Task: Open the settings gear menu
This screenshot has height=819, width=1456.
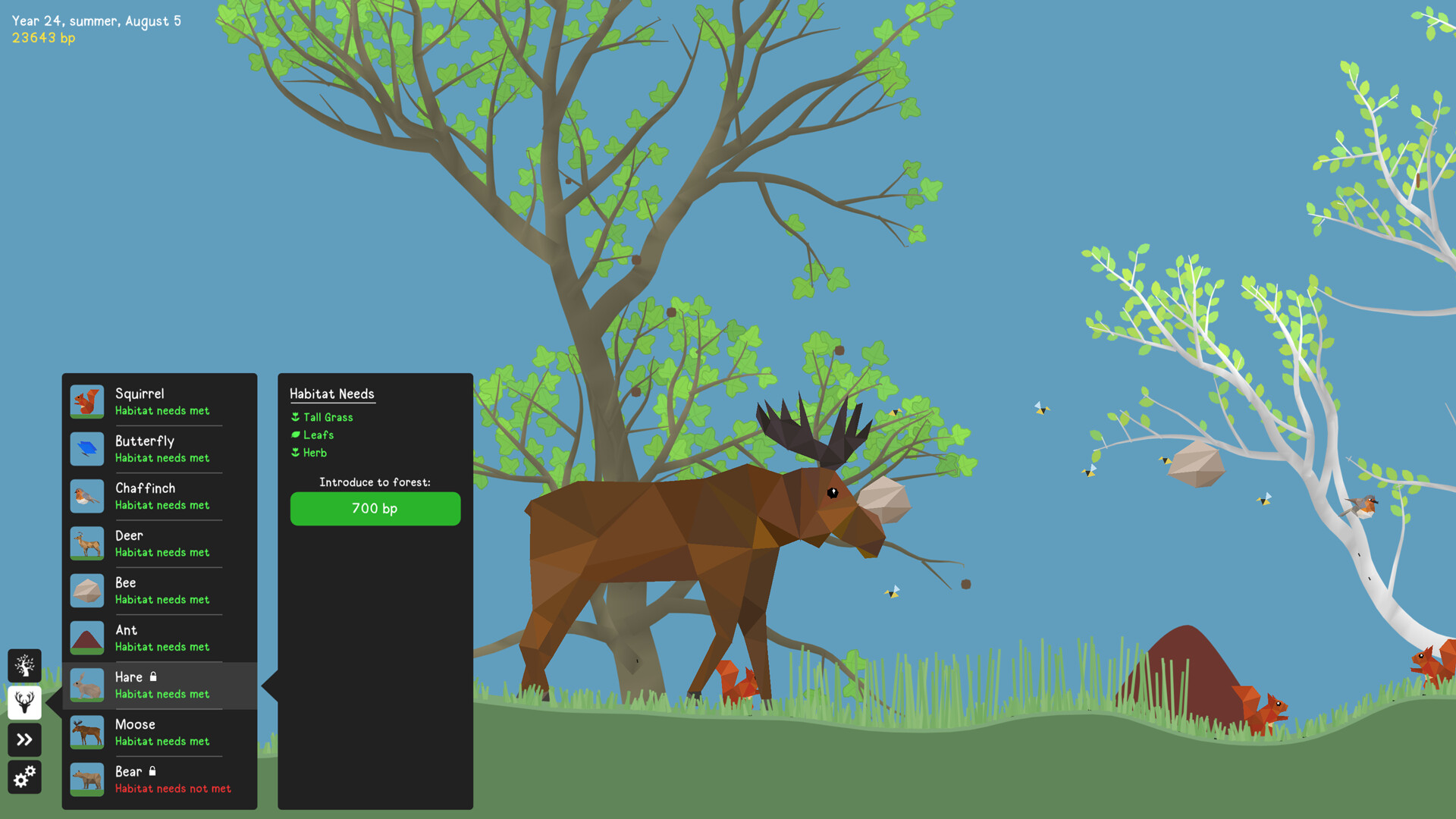Action: tap(24, 777)
